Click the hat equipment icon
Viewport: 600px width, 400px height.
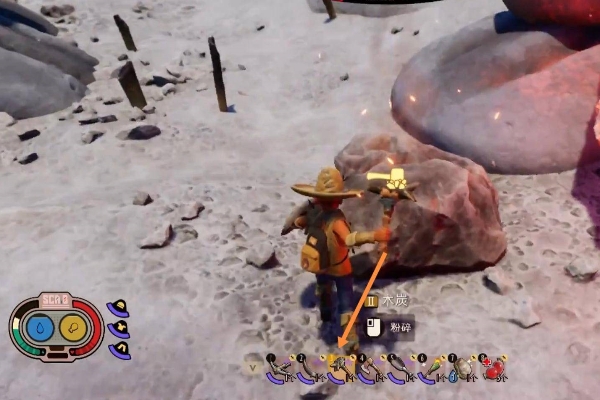[119, 307]
